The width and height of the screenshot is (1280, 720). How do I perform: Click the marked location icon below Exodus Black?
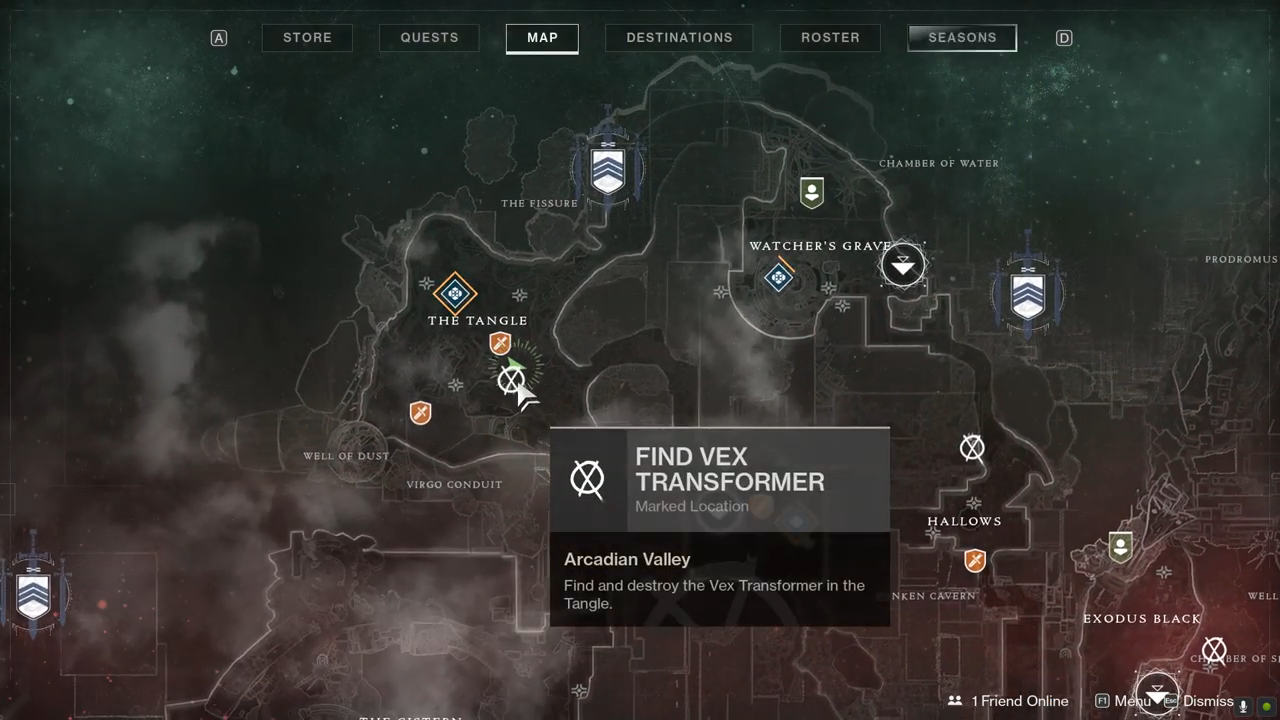[1214, 652]
